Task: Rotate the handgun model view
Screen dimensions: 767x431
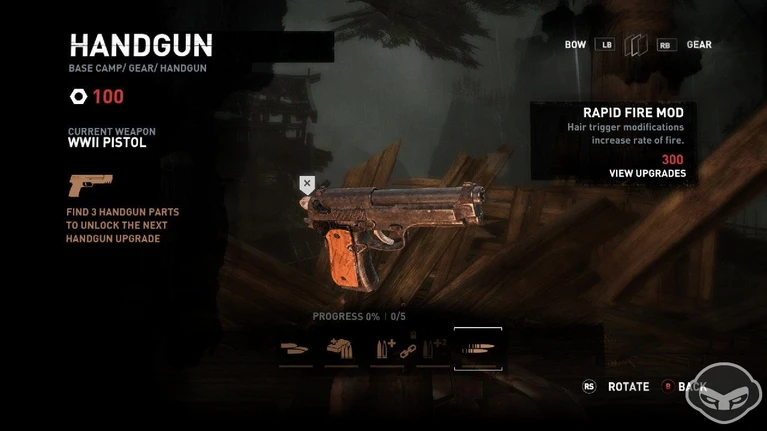Action: [x=628, y=387]
